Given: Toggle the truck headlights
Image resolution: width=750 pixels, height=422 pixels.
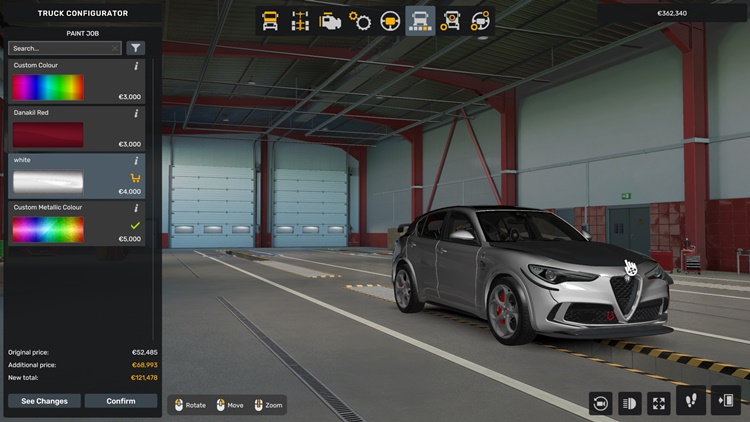Looking at the screenshot, I should click(630, 402).
